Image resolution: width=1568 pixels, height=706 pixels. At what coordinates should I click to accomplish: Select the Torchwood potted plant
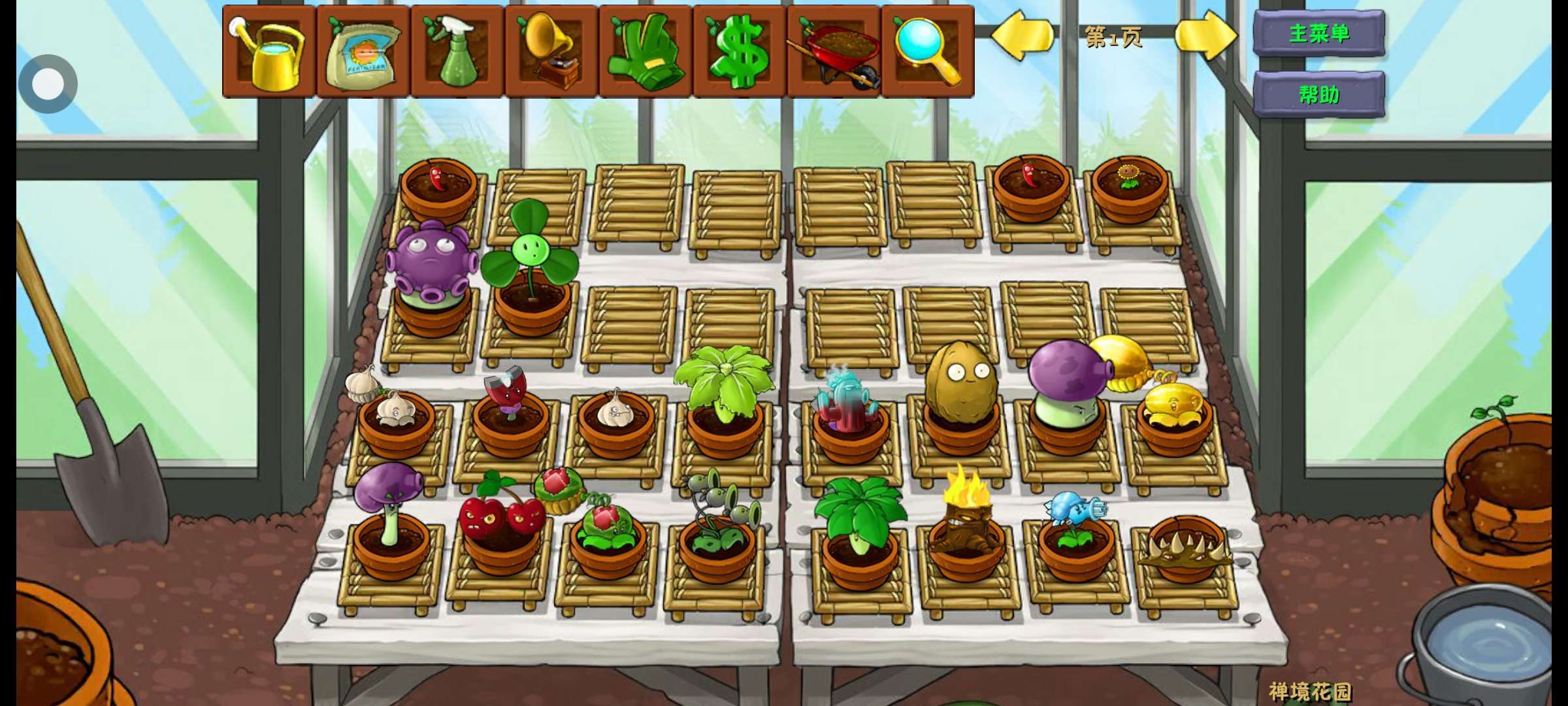point(966,523)
